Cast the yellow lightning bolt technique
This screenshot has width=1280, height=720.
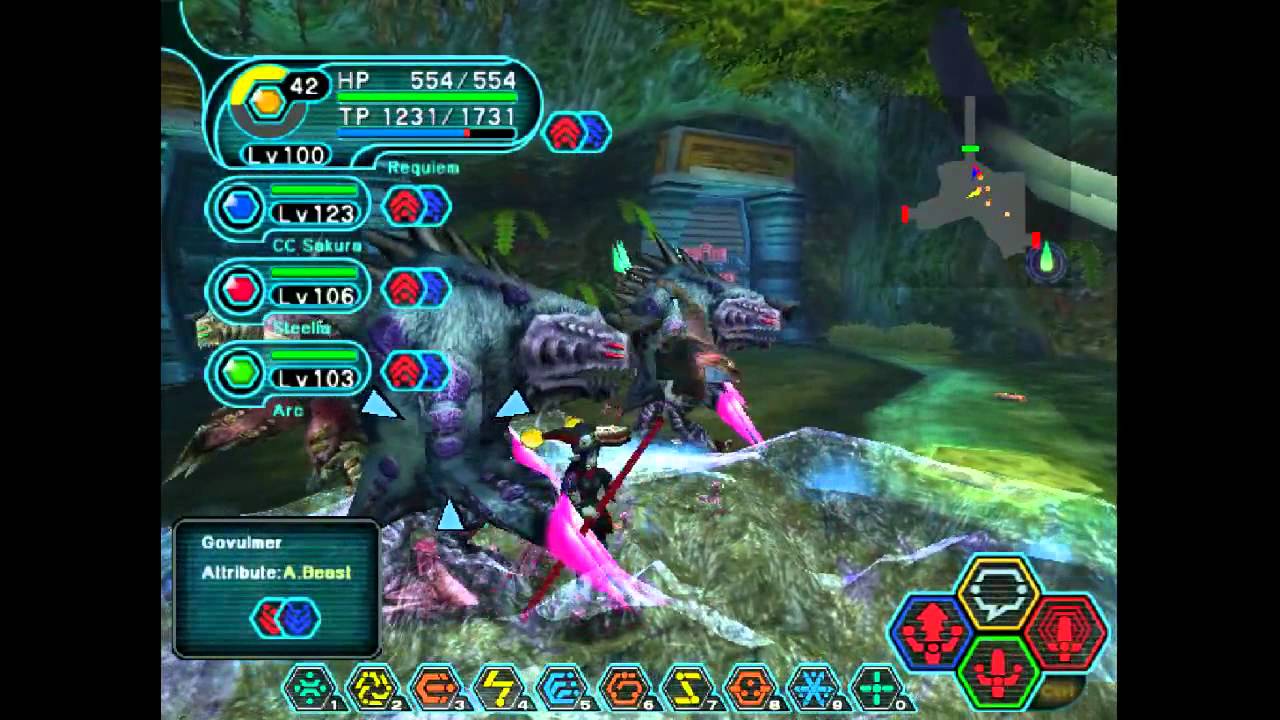(x=498, y=687)
